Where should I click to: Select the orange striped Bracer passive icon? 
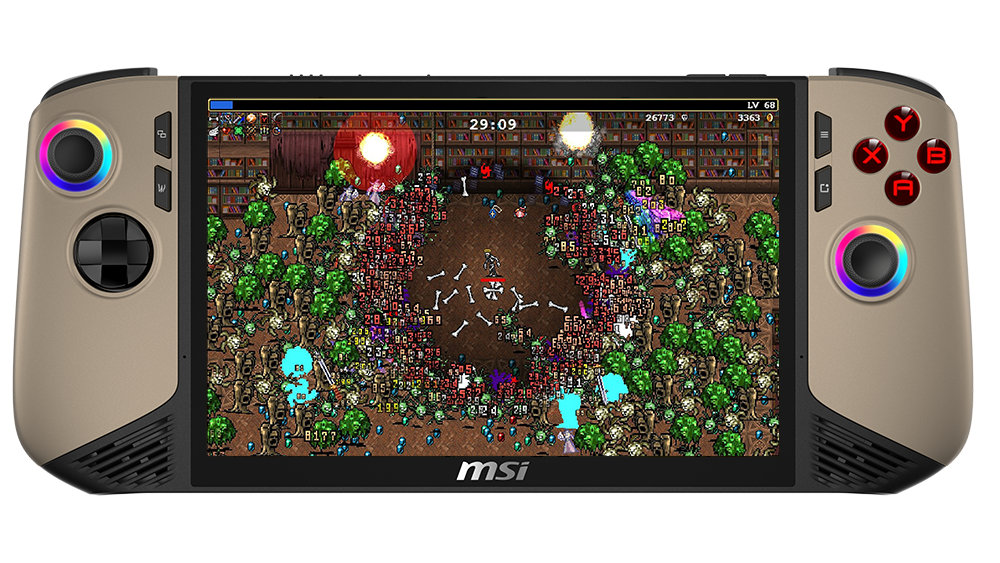(x=251, y=131)
